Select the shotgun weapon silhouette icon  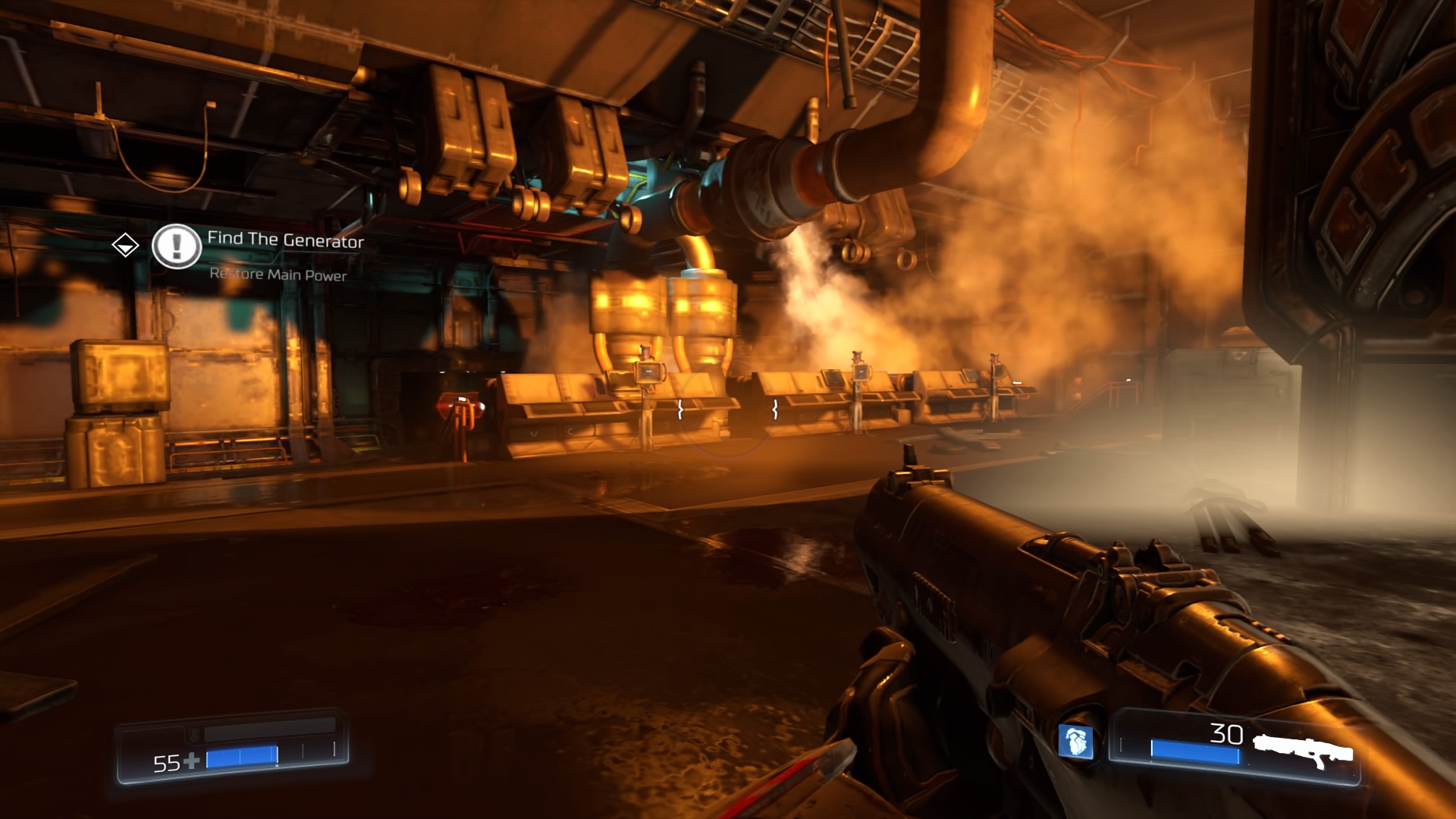pos(1303,749)
